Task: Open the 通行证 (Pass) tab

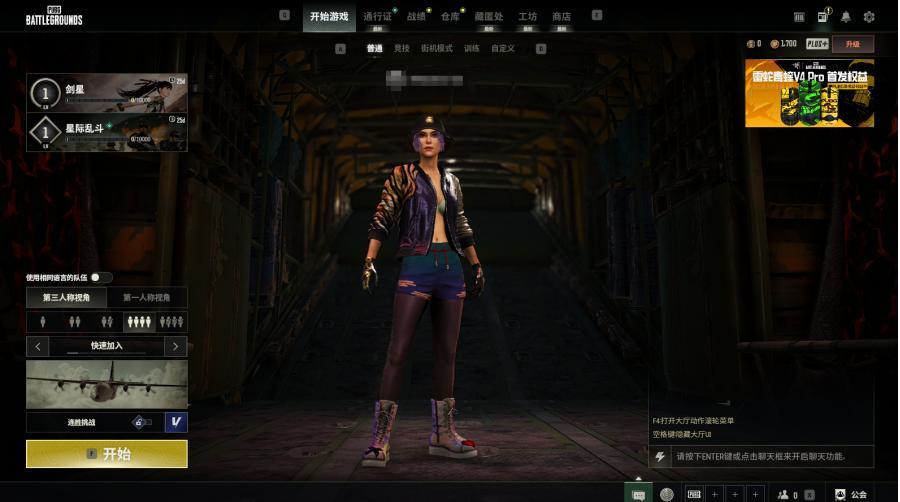Action: [x=377, y=17]
